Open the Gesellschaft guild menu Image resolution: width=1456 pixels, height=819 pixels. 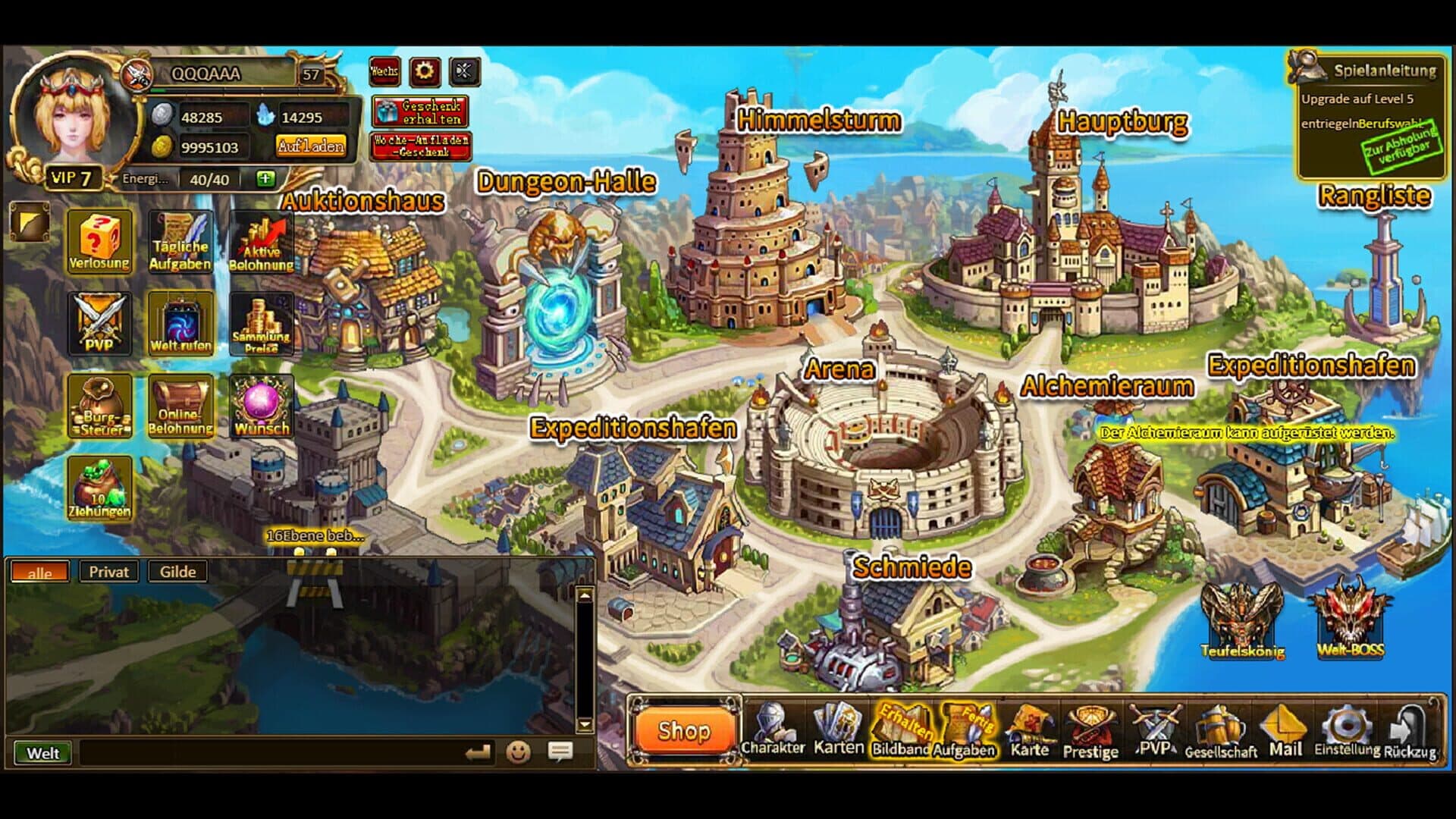point(1220,731)
